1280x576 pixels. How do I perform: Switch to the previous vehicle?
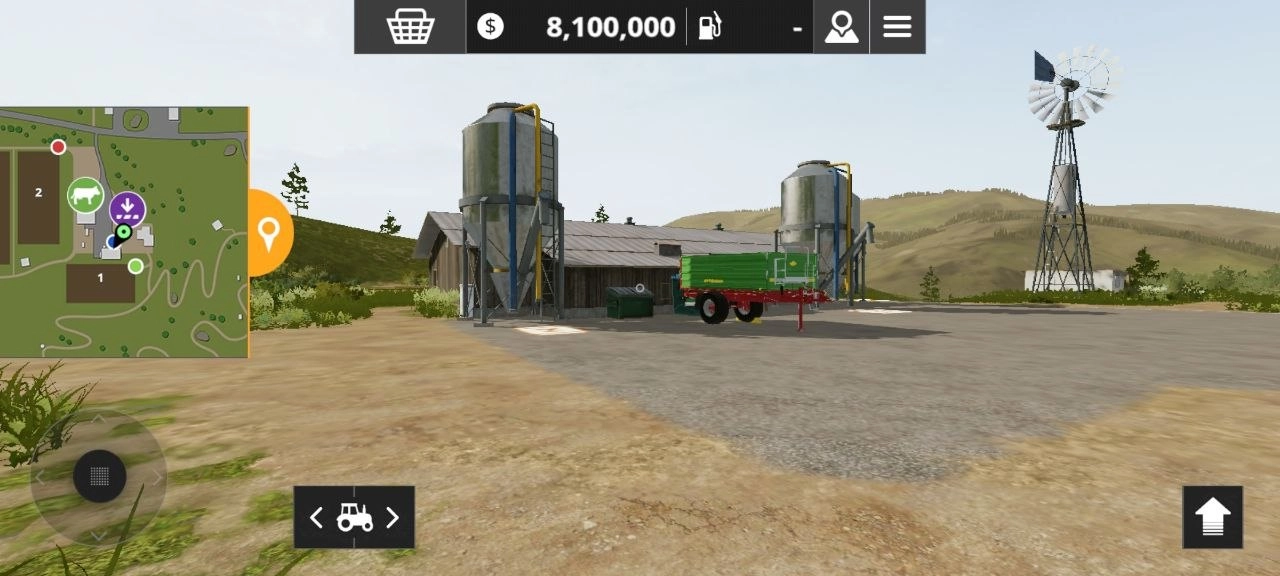316,517
